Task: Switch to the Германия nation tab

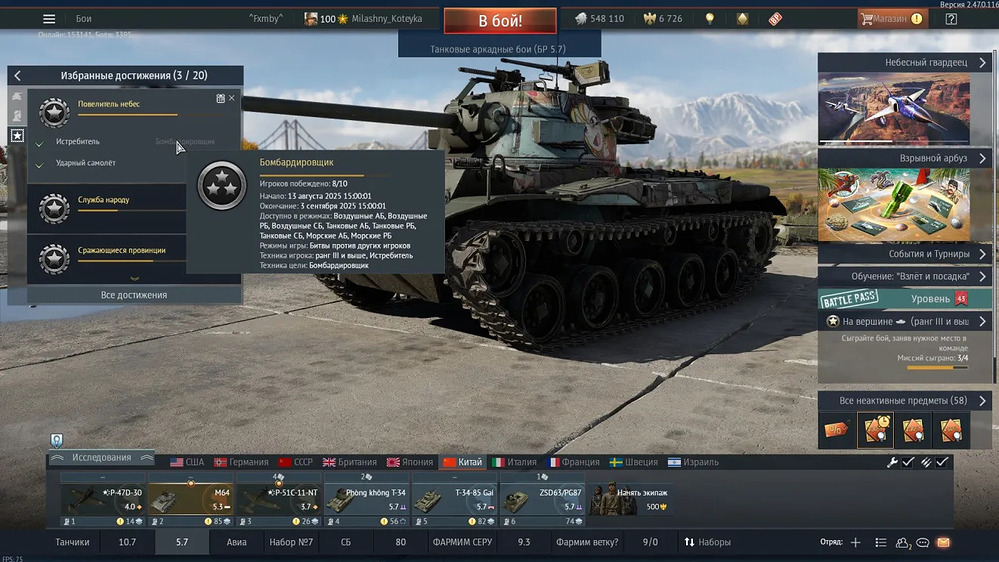Action: click(x=241, y=462)
